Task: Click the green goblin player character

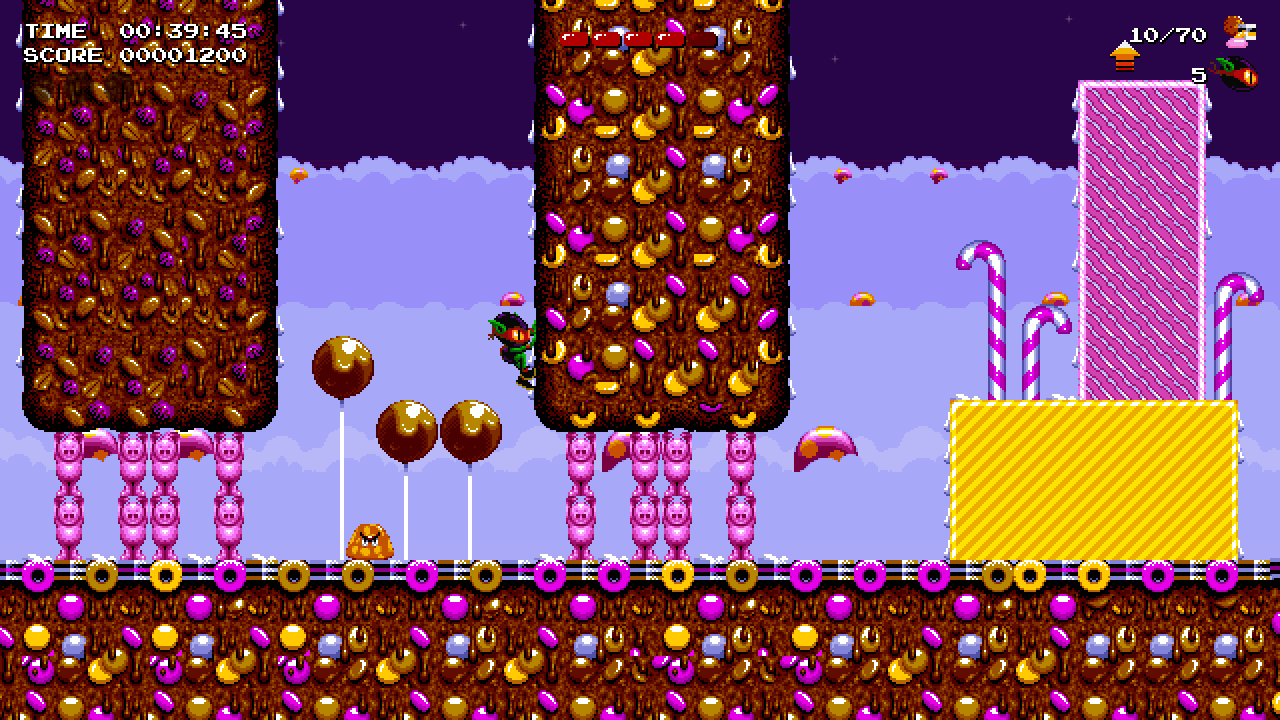Action: point(512,345)
